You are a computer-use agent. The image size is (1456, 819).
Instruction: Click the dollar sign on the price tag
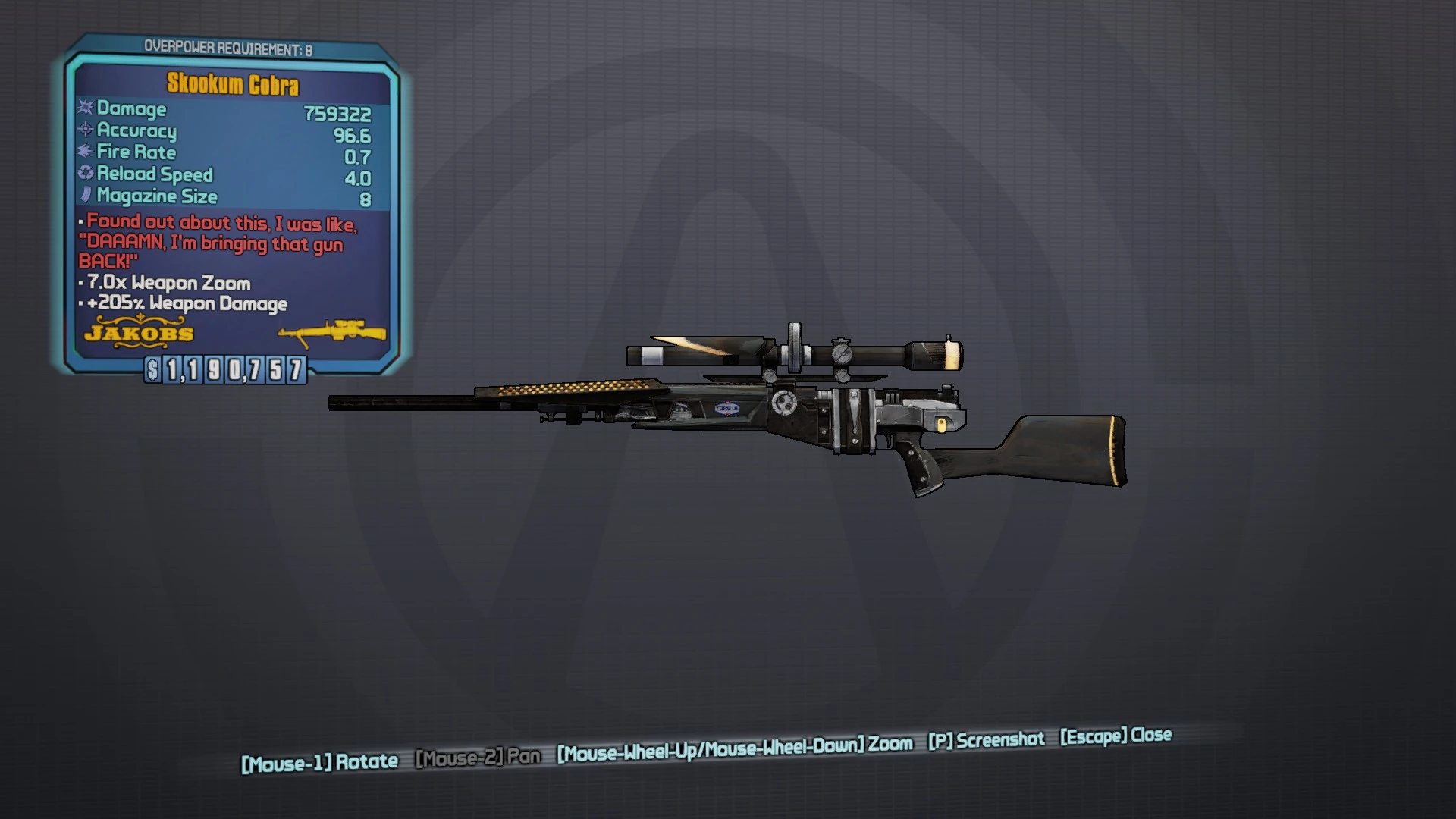coord(151,372)
